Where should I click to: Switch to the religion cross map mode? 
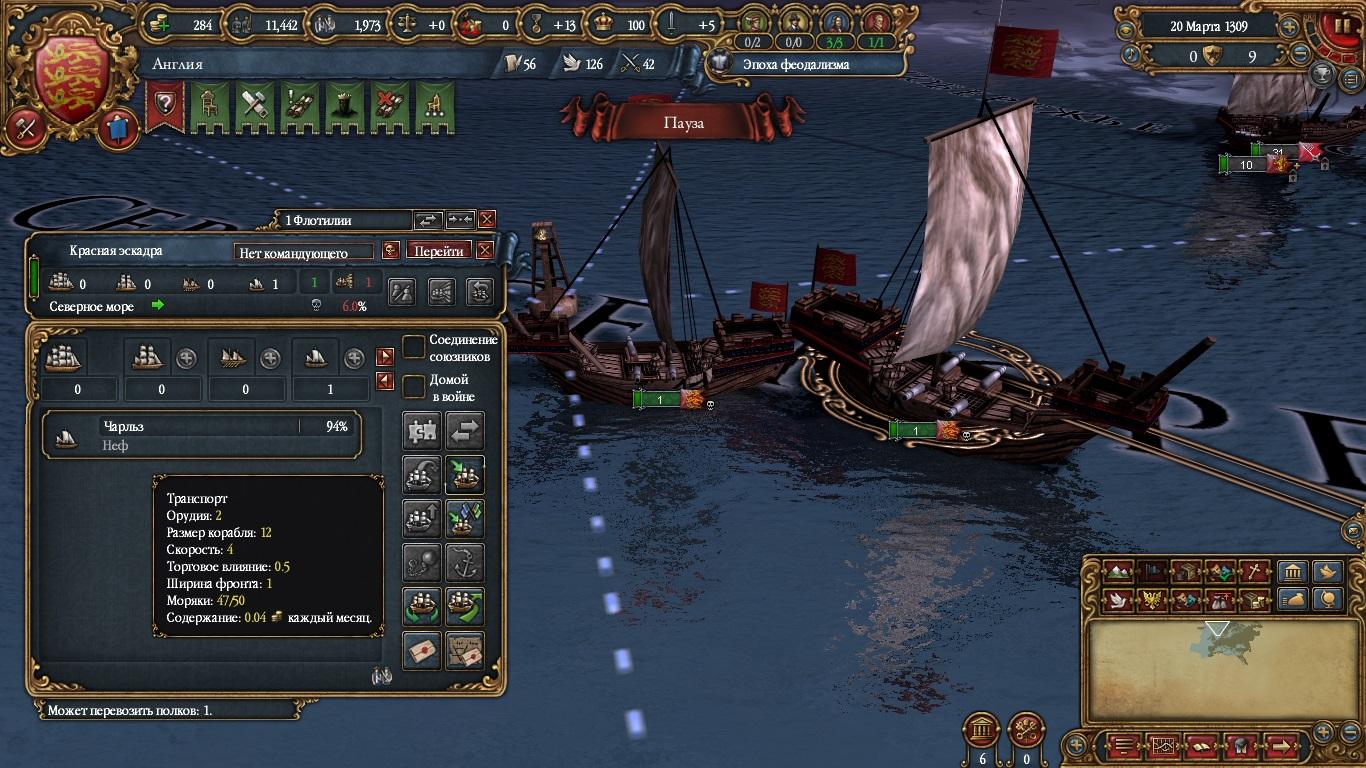coord(1255,572)
